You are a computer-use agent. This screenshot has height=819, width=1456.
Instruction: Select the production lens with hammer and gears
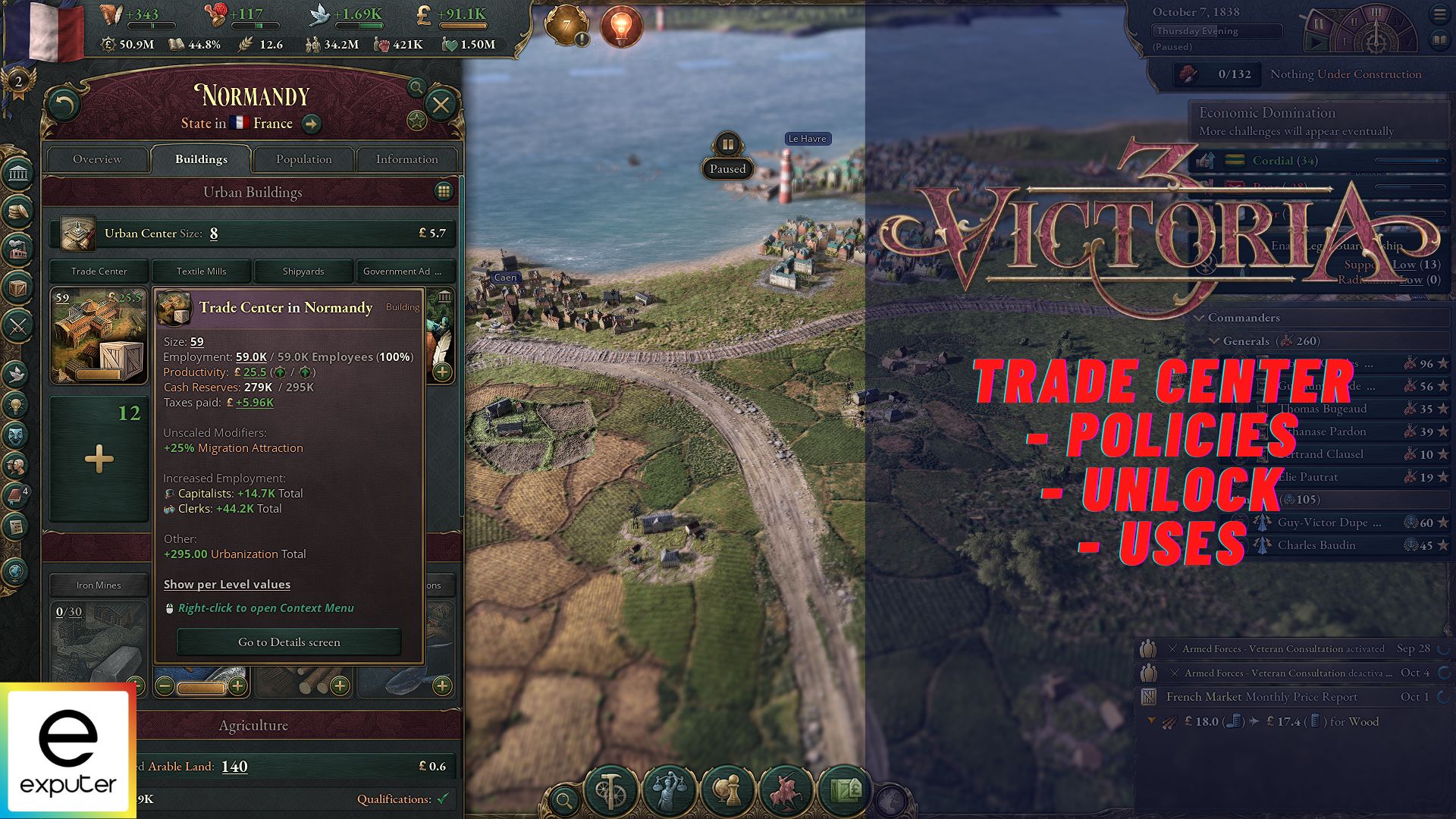tap(611, 789)
